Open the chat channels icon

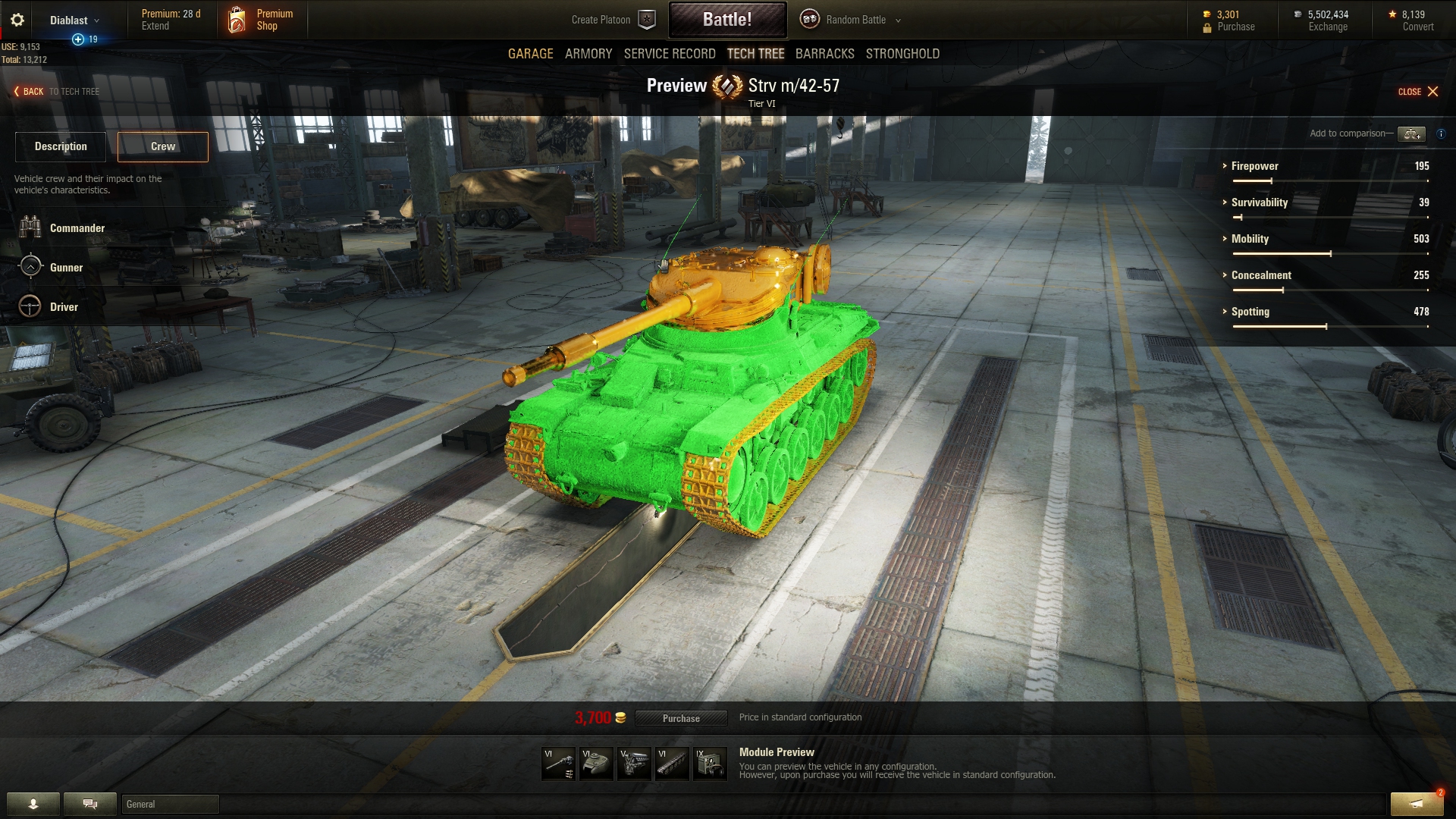tap(89, 803)
